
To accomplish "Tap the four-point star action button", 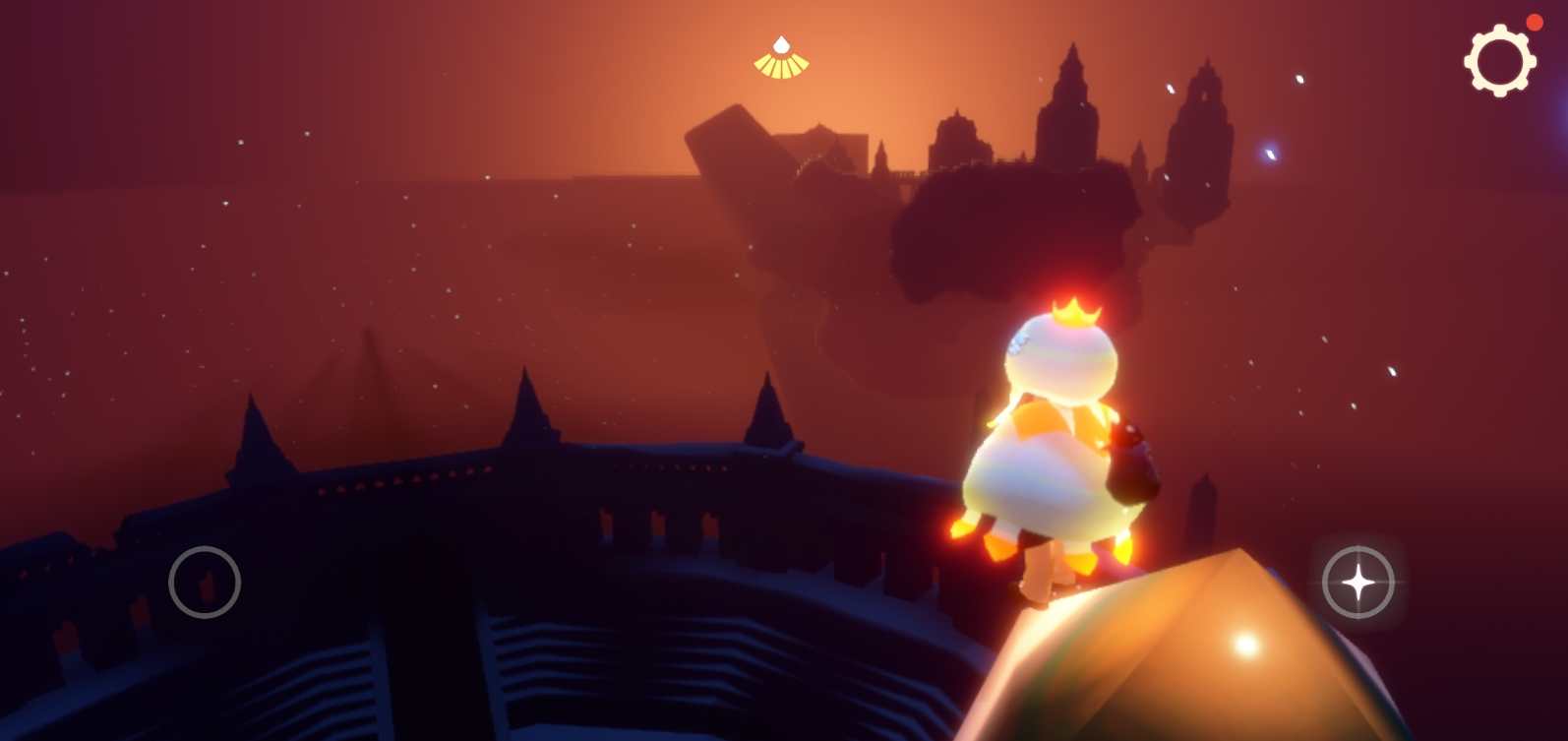I will pyautogui.click(x=1357, y=583).
